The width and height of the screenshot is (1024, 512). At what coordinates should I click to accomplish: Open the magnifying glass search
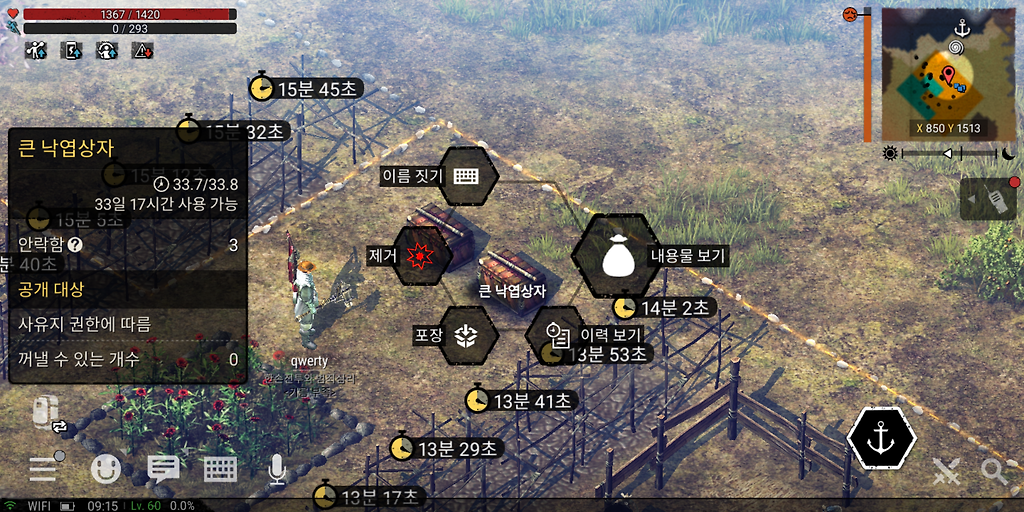pyautogui.click(x=994, y=470)
